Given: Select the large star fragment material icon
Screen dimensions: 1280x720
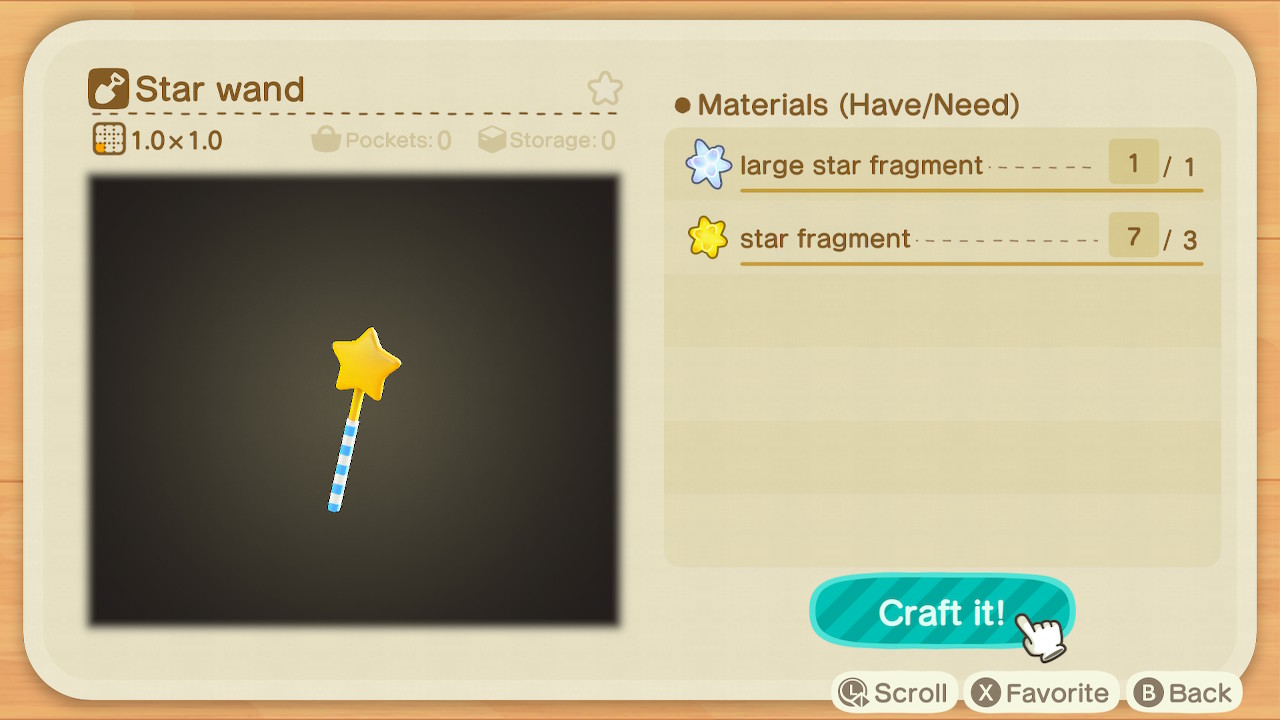Looking at the screenshot, I should click(707, 163).
